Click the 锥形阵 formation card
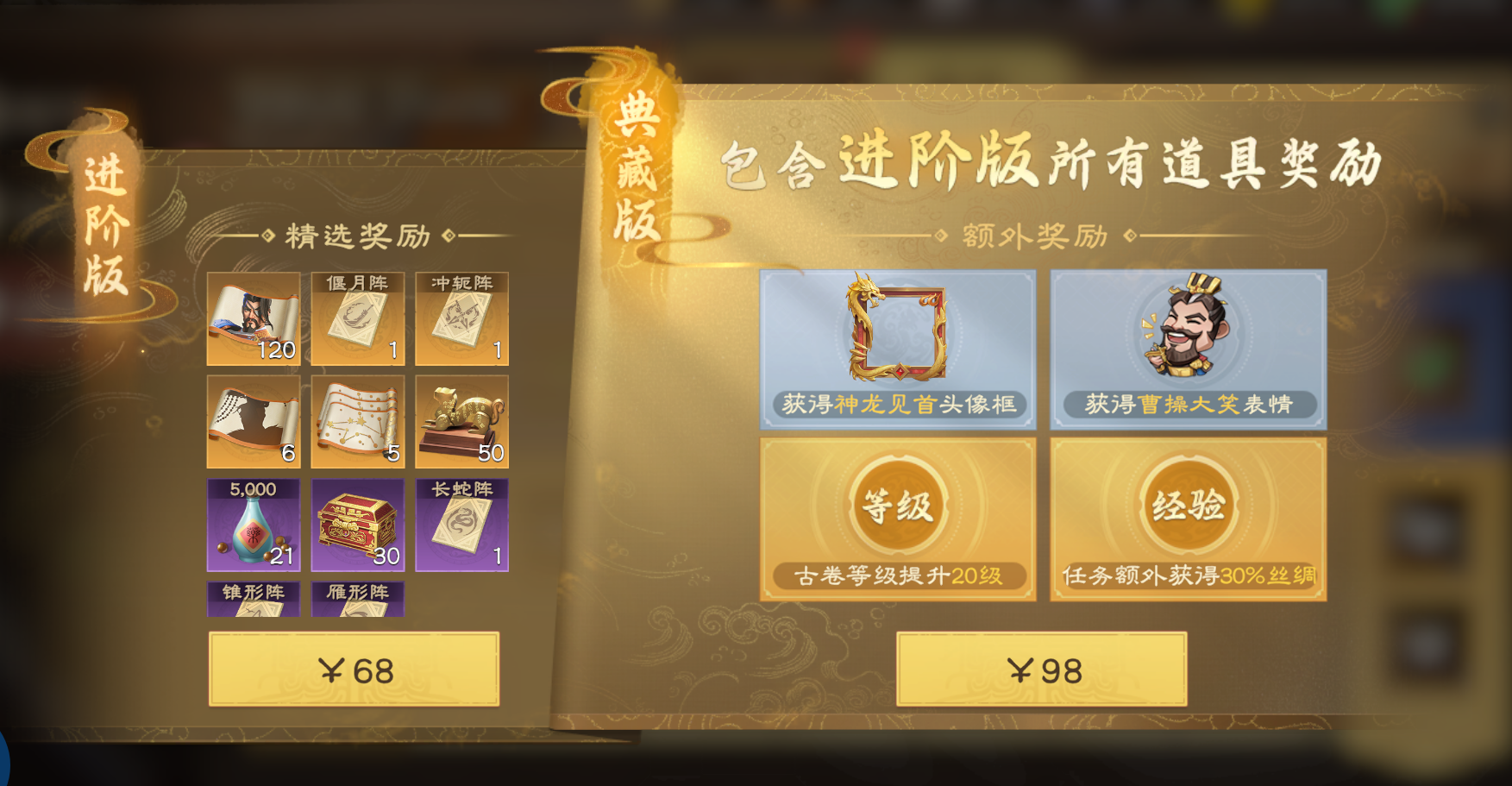 pyautogui.click(x=253, y=600)
